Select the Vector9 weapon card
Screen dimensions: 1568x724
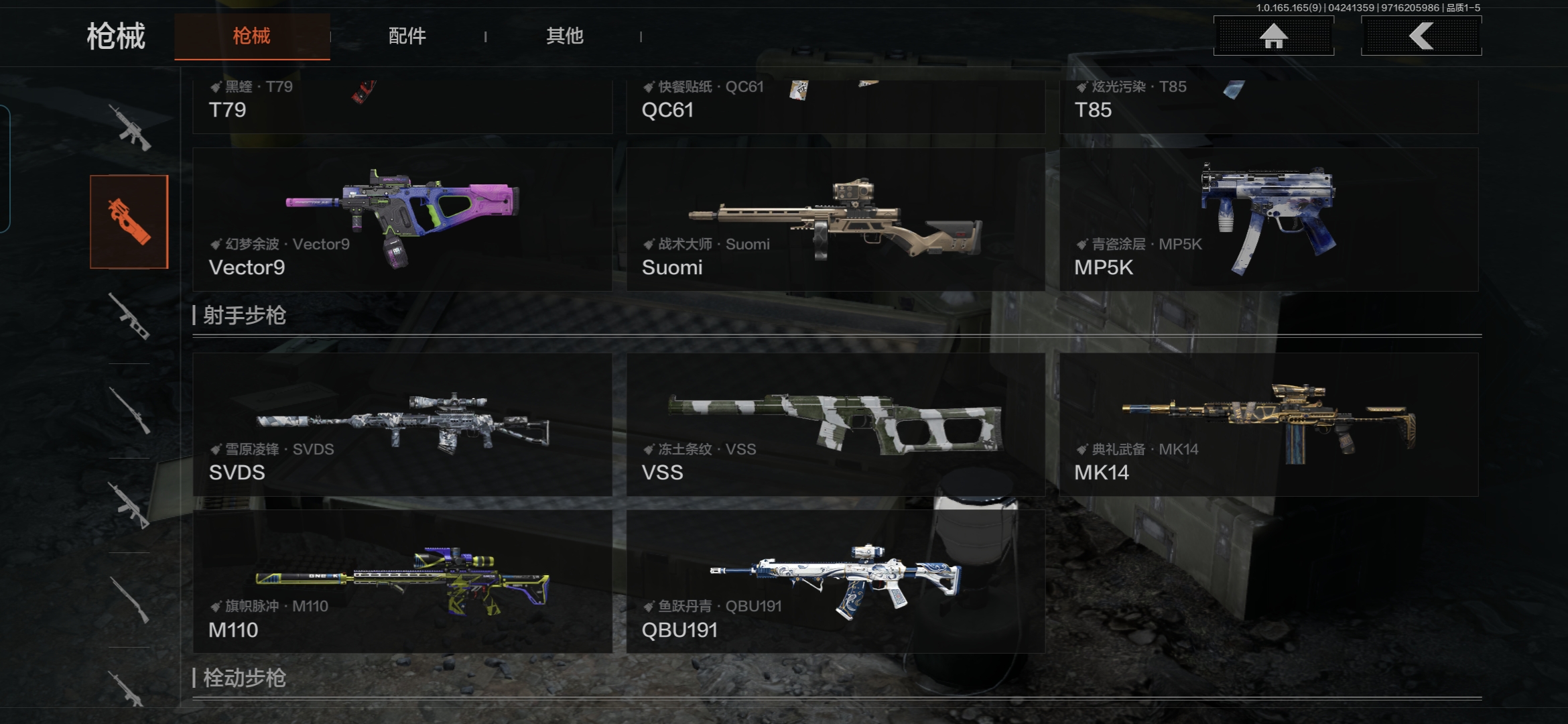coord(402,220)
